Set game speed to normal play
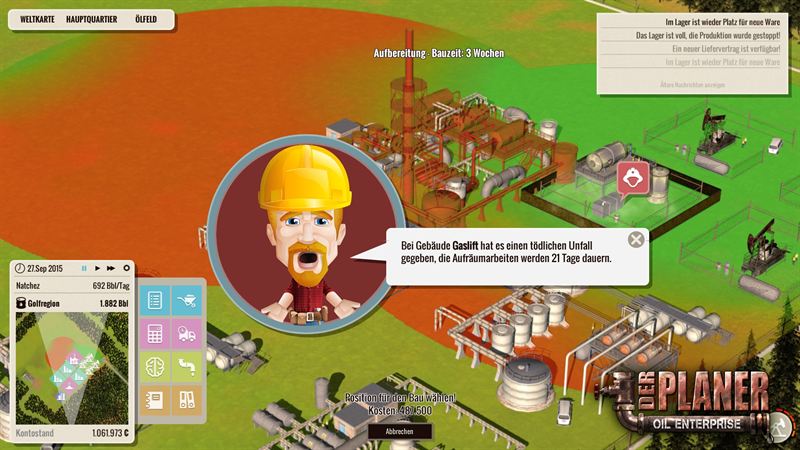The image size is (800, 450). [x=98, y=268]
